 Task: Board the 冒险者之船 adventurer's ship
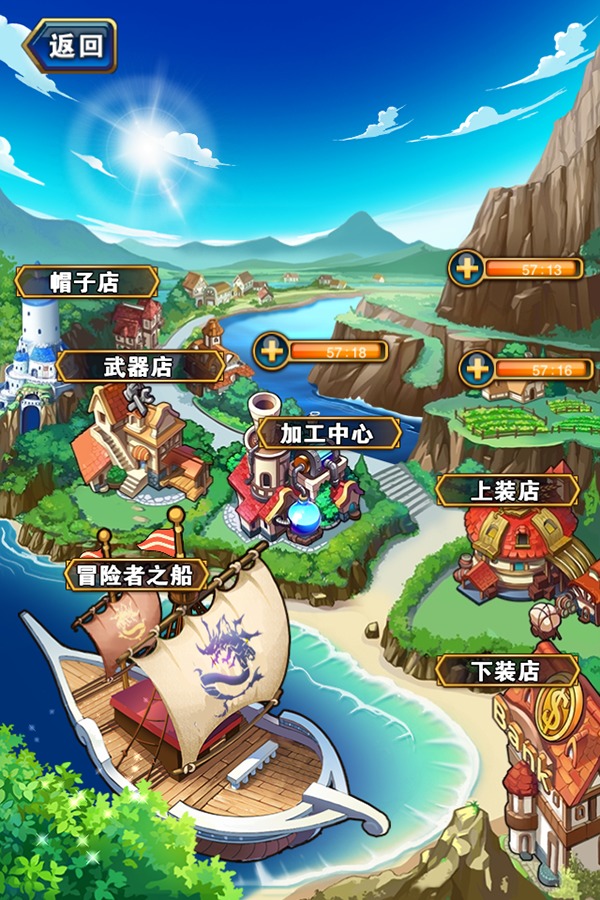click(136, 575)
